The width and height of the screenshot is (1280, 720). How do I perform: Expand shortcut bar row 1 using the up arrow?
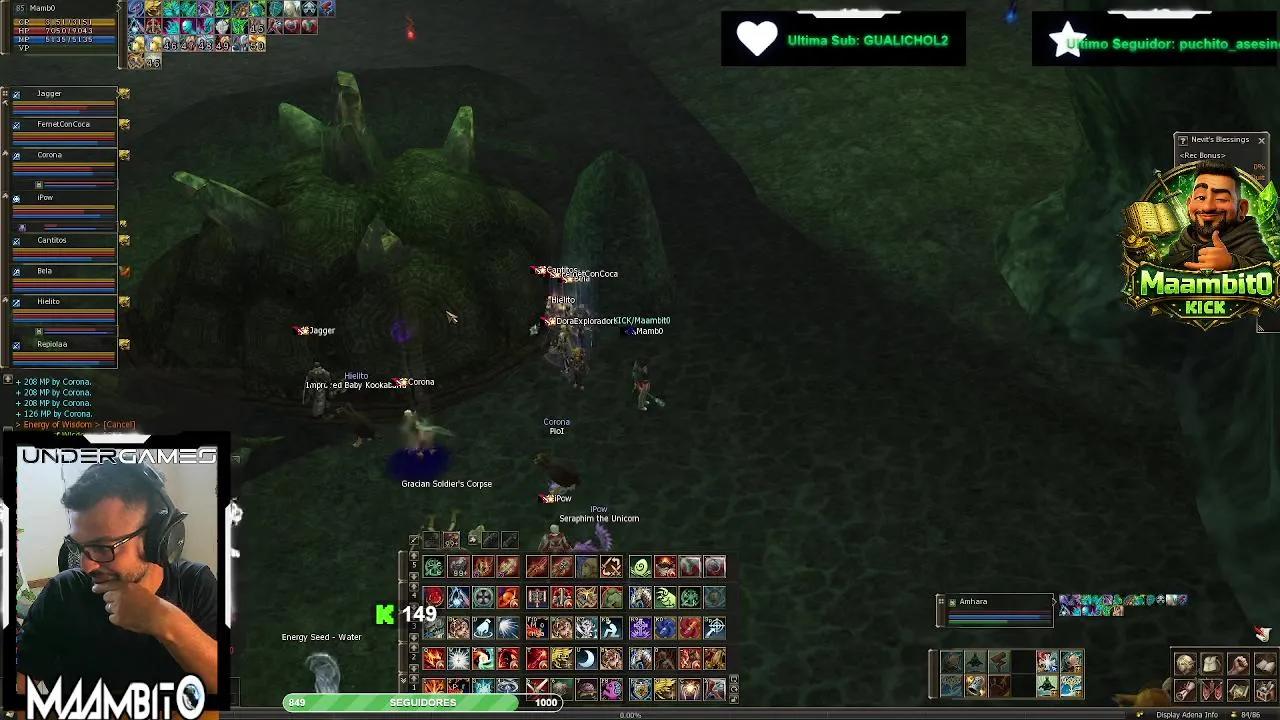[413, 679]
